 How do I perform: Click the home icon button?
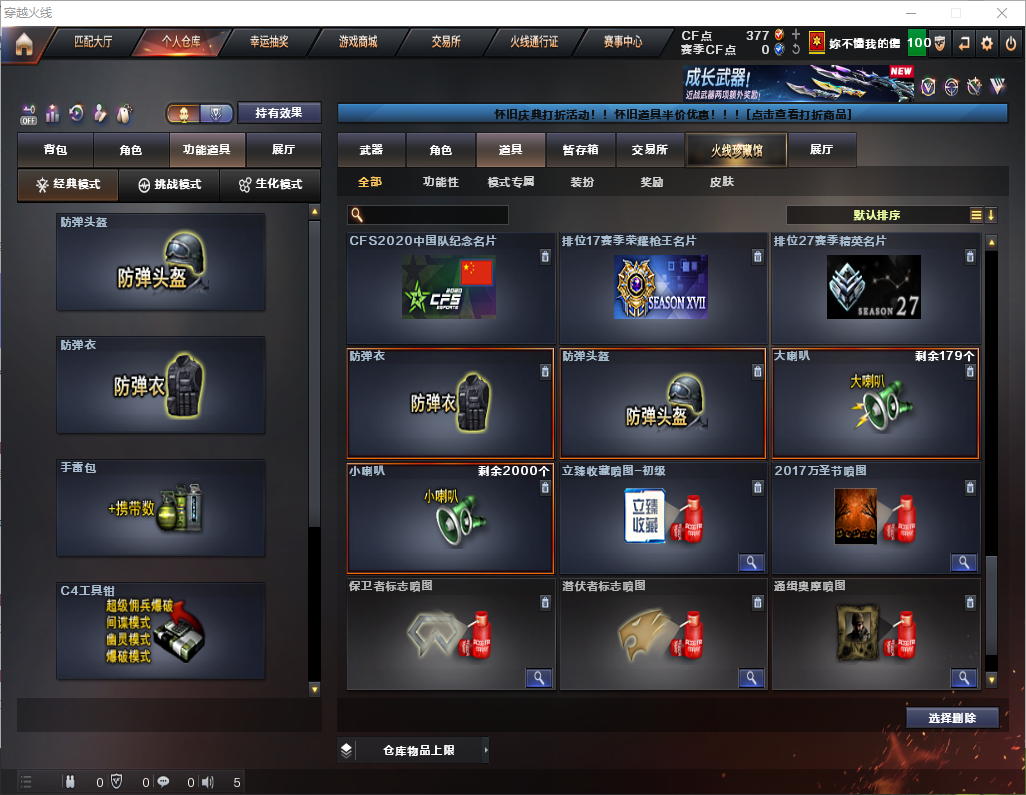(x=23, y=44)
